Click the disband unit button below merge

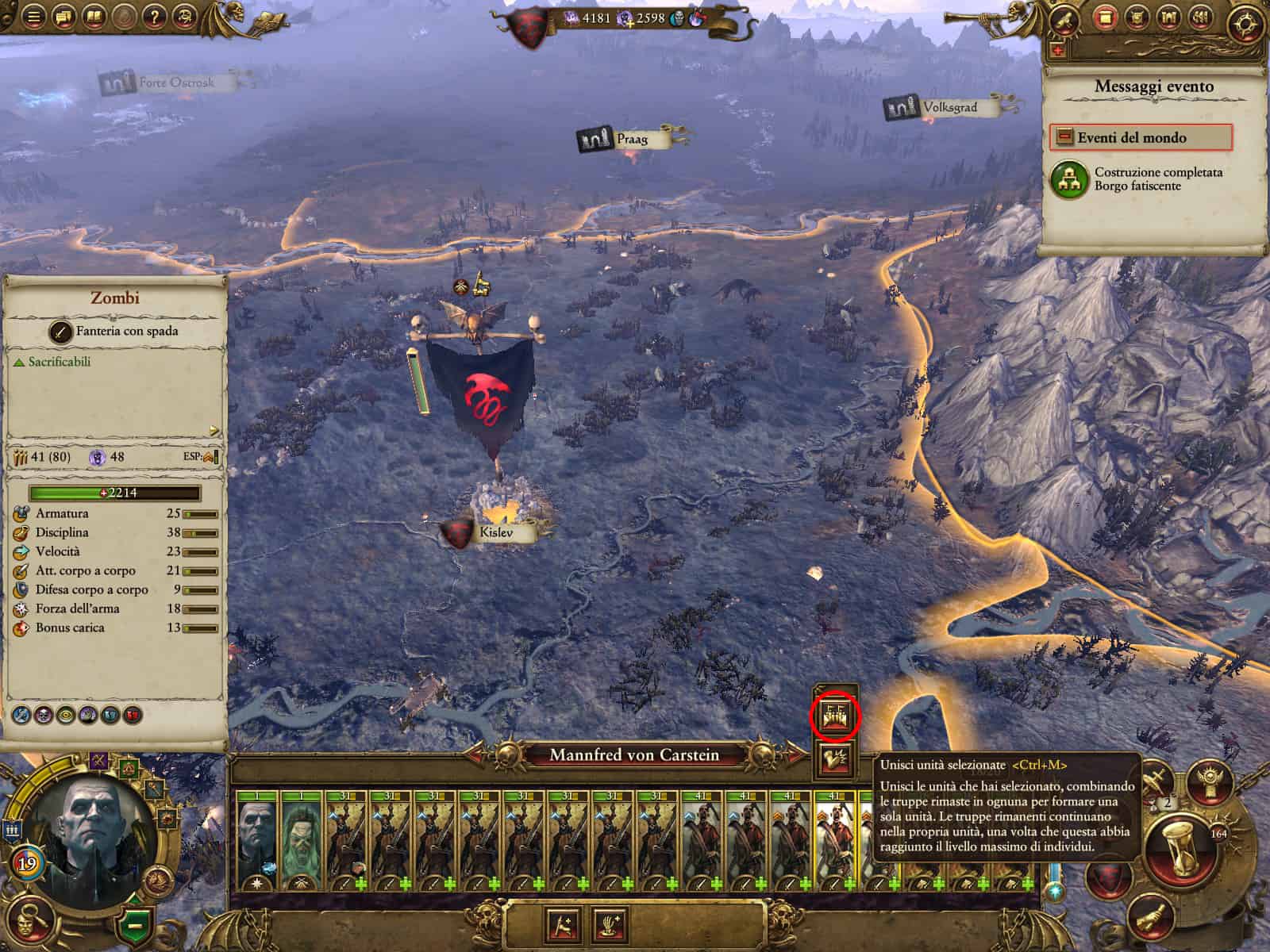pyautogui.click(x=834, y=760)
